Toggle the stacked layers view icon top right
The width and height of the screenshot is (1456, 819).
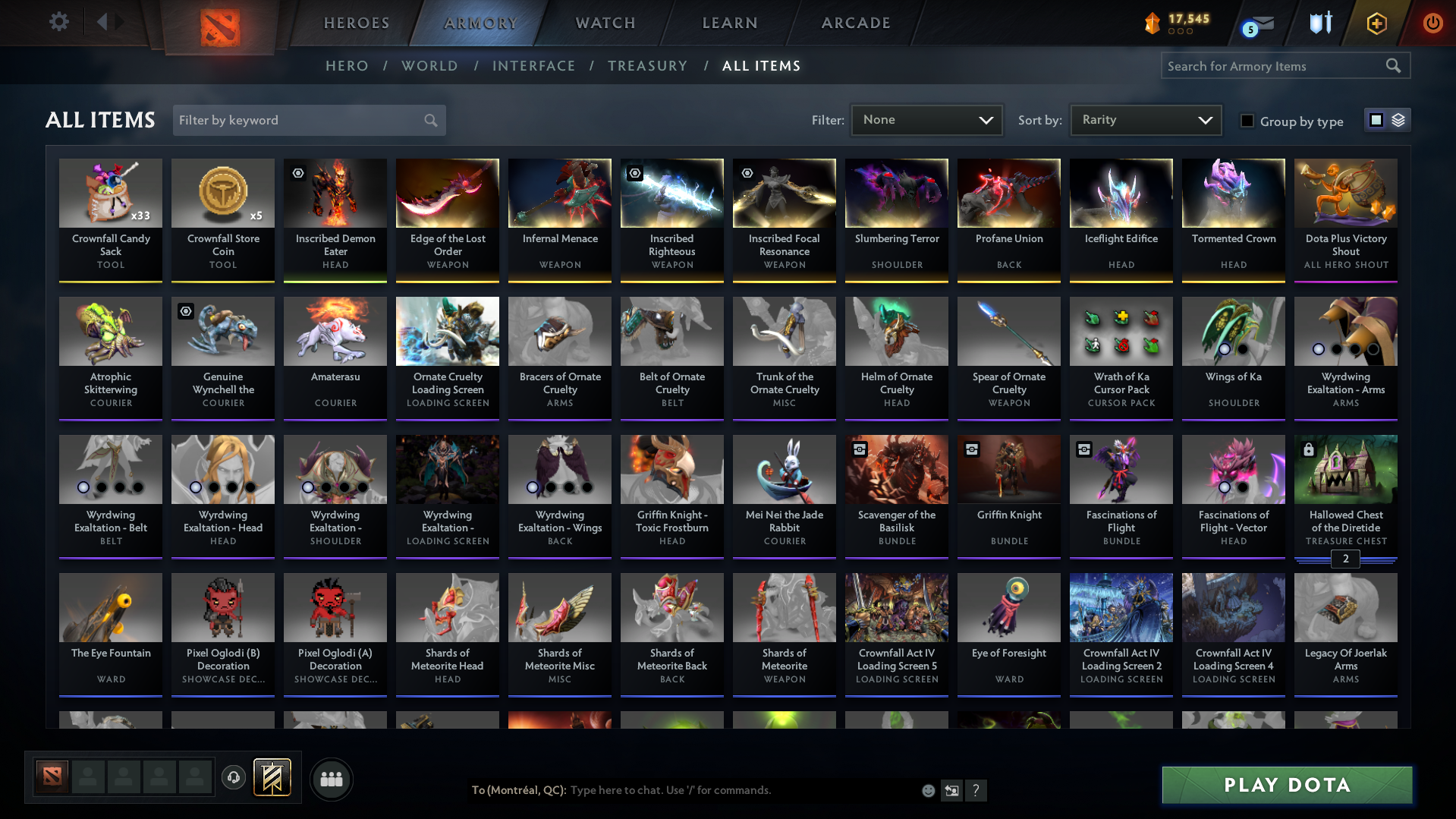[1397, 119]
